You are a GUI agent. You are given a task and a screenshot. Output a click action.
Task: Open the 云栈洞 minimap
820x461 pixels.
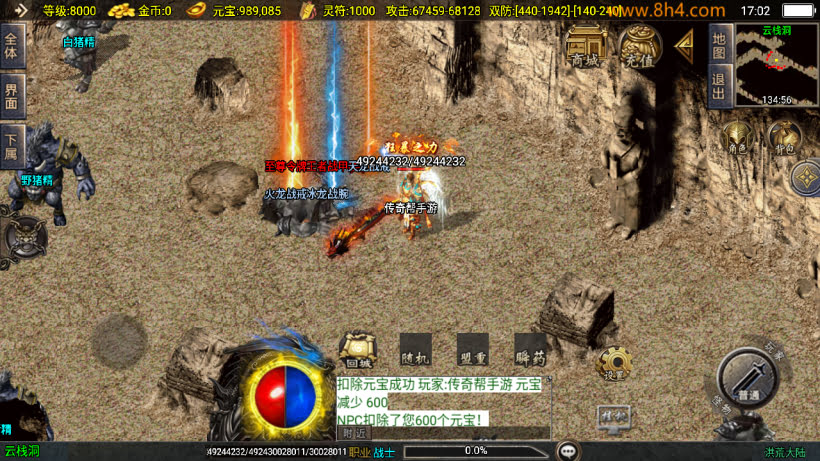click(x=776, y=66)
